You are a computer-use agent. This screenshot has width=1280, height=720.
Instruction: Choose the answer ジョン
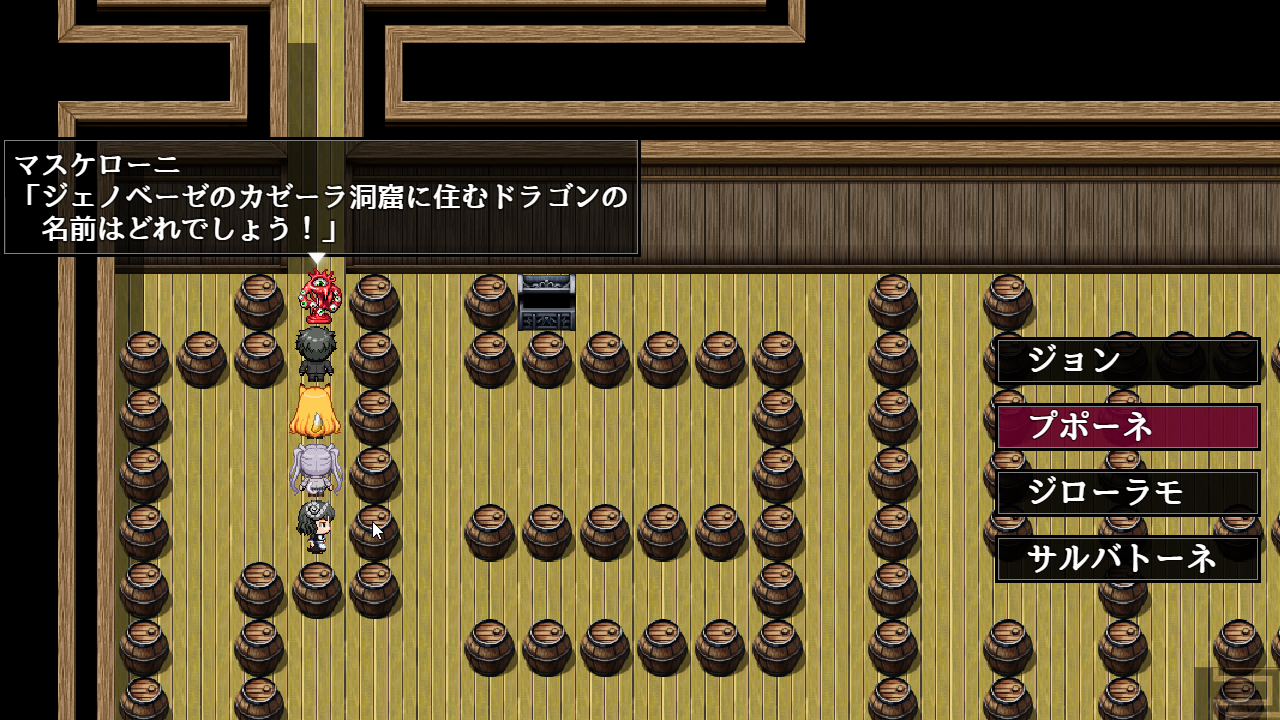[1127, 361]
